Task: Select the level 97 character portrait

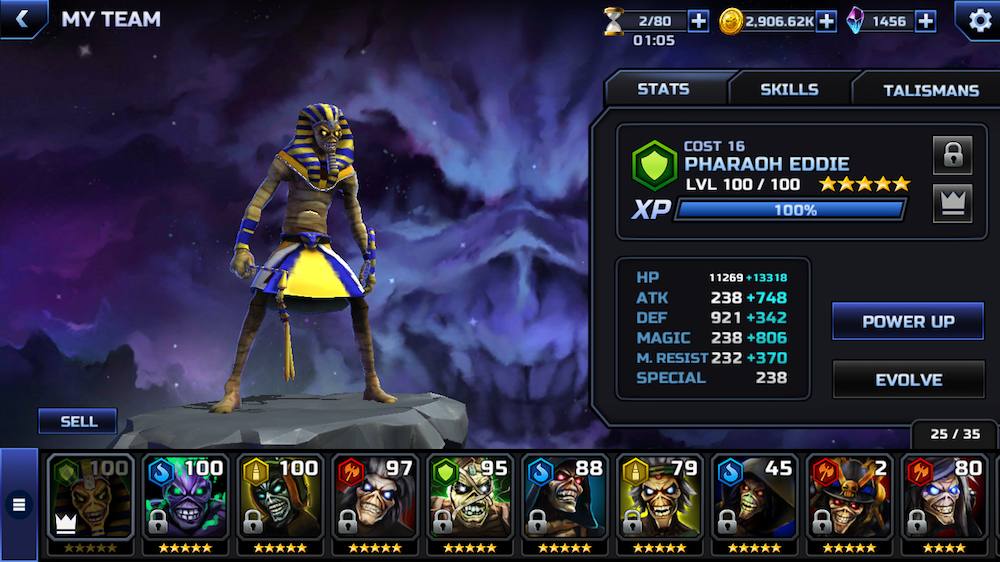Action: [374, 498]
